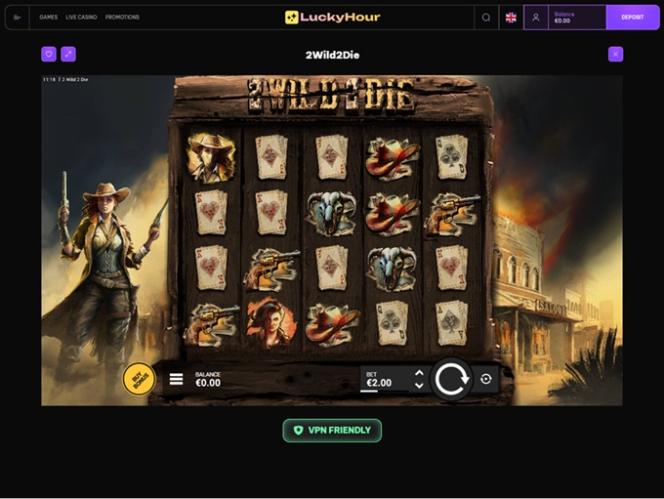Add the game to favourites with the heart
664x499 pixels.
[x=49, y=54]
